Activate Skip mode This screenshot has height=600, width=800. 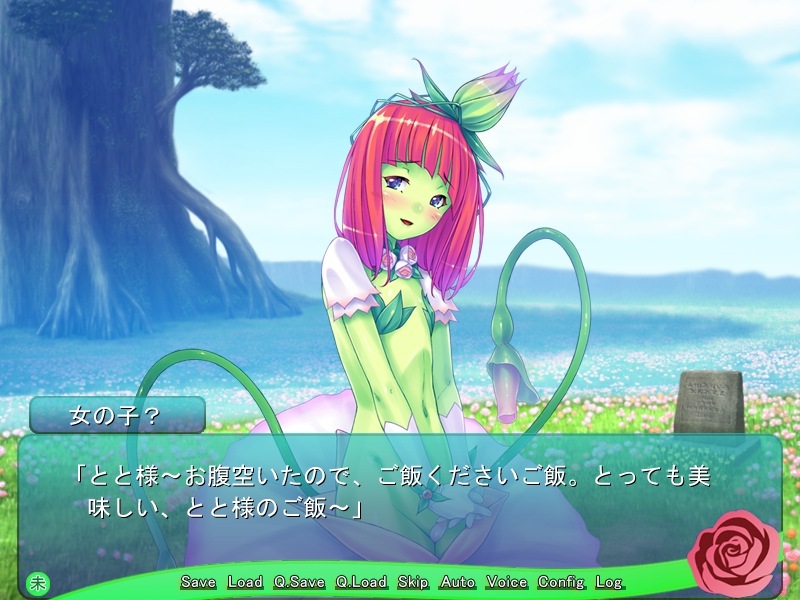pyautogui.click(x=413, y=582)
